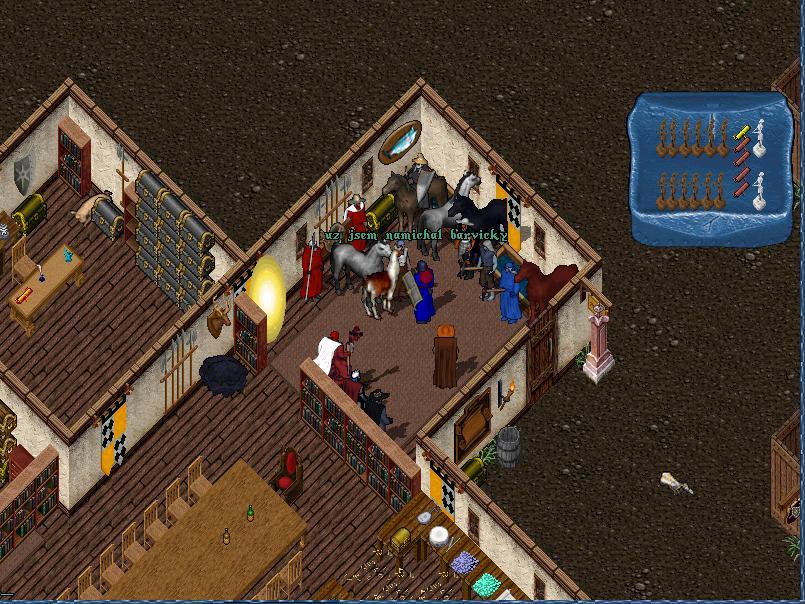Select the yellow dye stick in the container
This screenshot has width=805, height=604.
pos(742,131)
